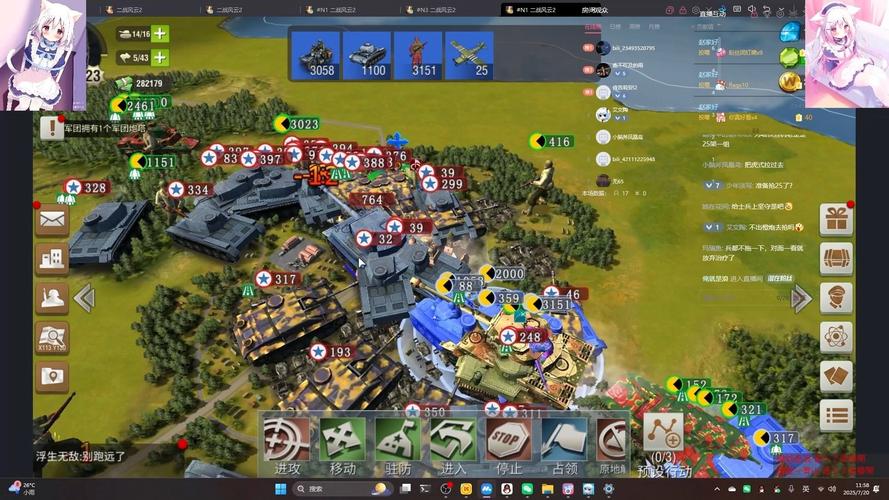
Task: Open the coordinate search magnifier icon
Action: click(x=52, y=338)
